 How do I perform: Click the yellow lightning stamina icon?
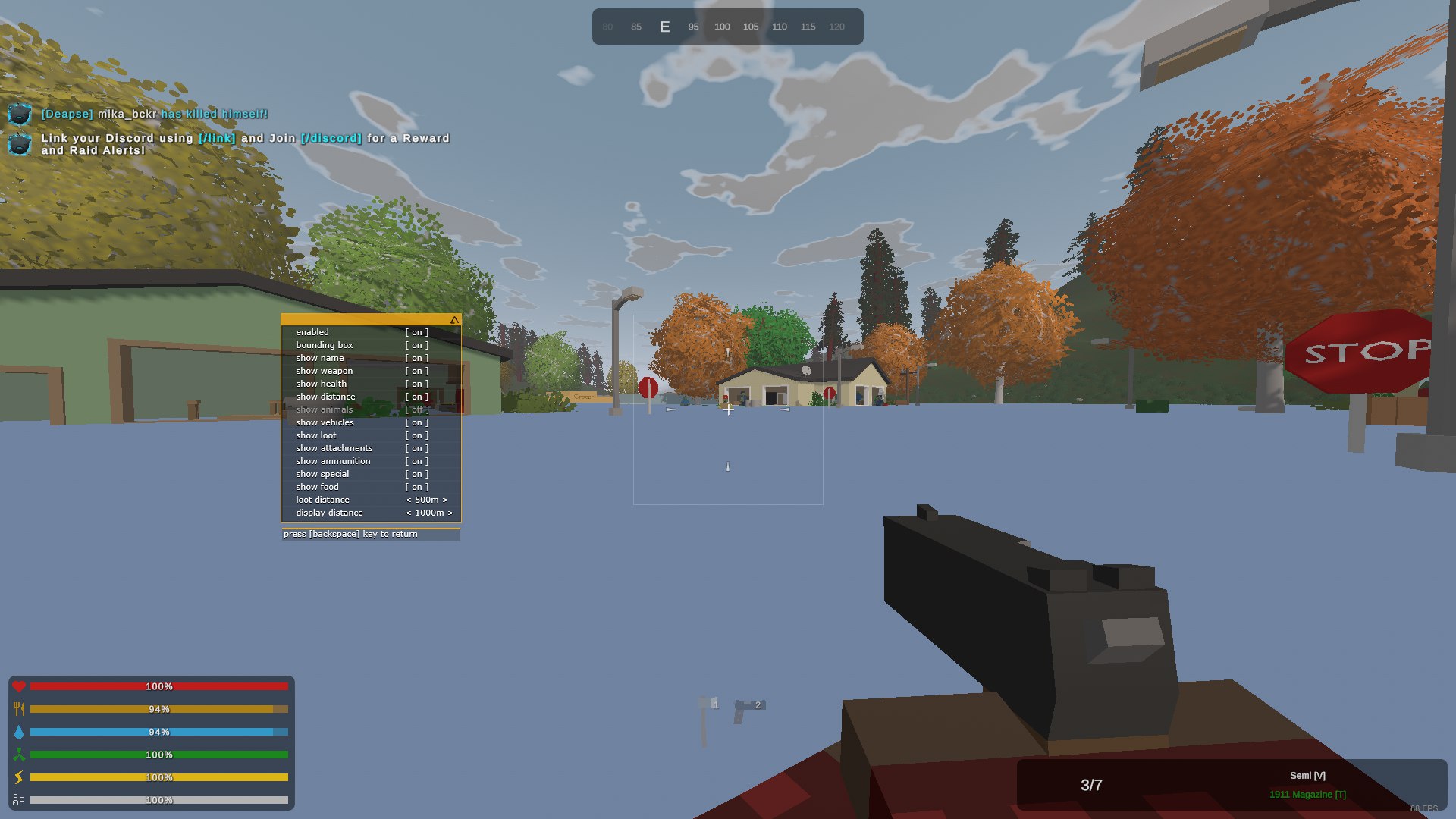pos(20,777)
